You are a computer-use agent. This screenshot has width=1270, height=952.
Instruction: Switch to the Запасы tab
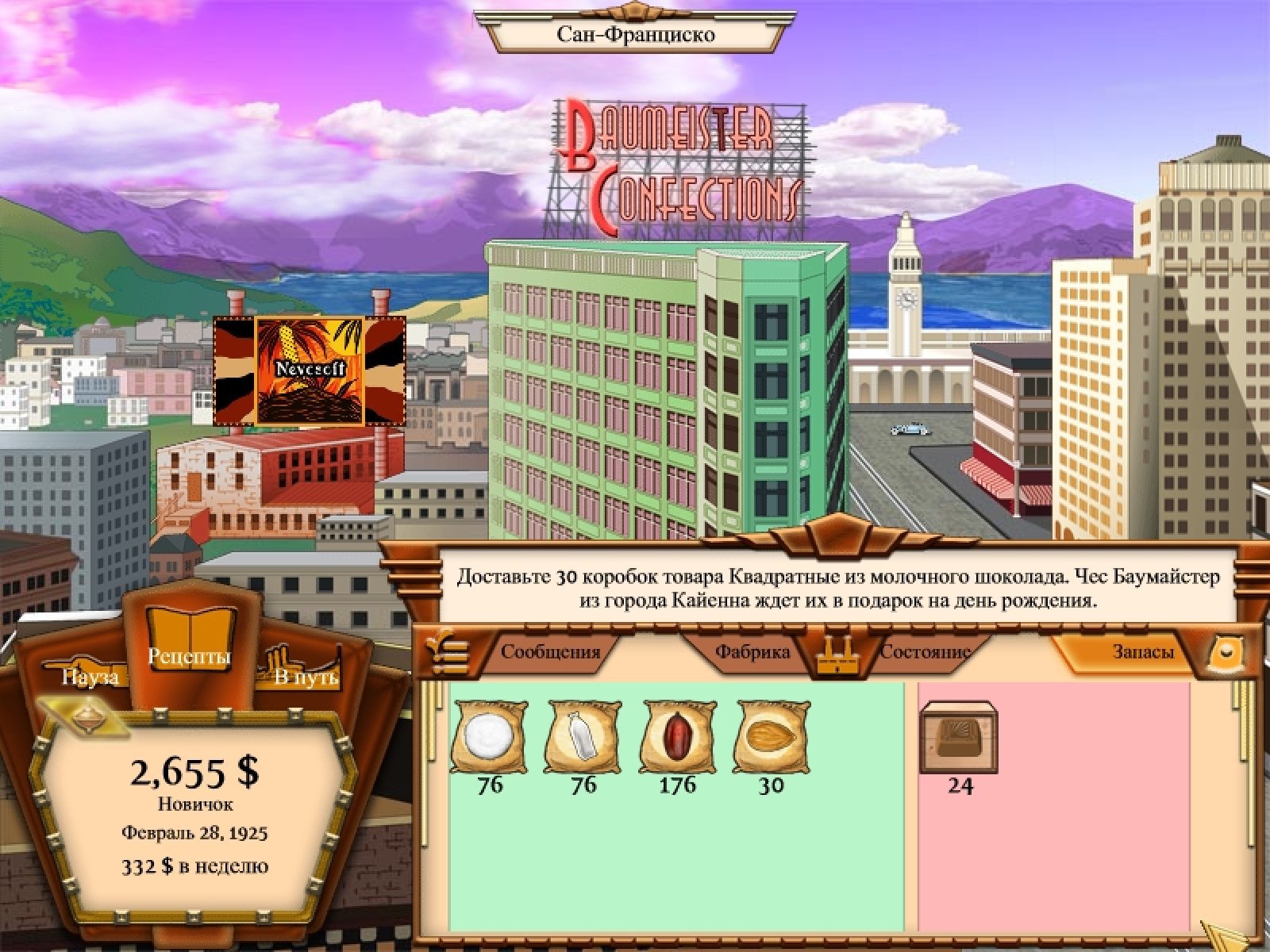pyautogui.click(x=1142, y=652)
